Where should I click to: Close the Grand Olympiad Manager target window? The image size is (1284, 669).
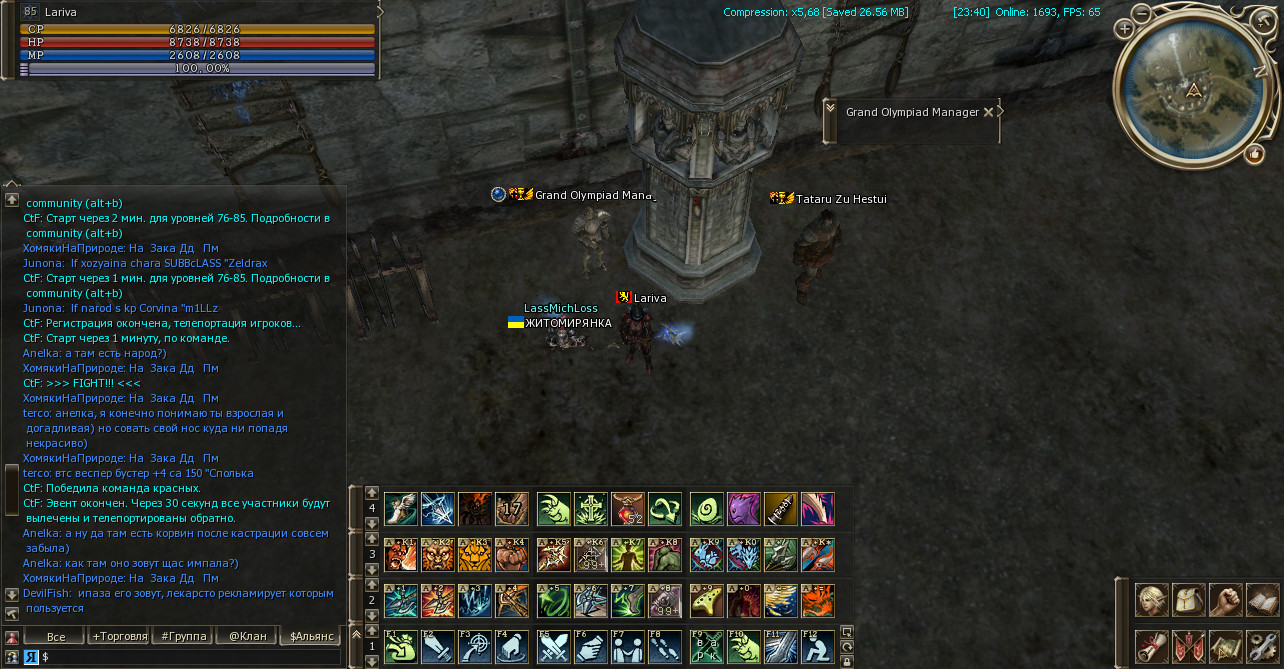coord(988,112)
